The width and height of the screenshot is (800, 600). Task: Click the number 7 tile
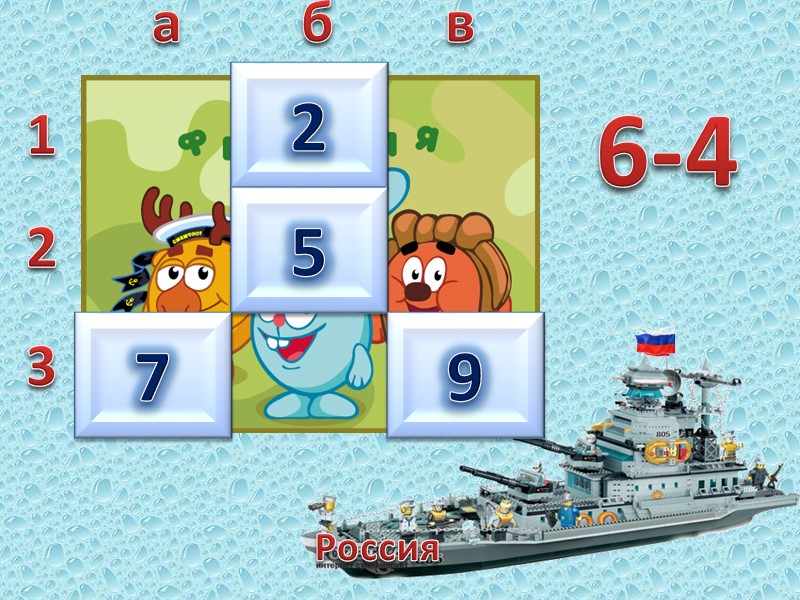[x=154, y=375]
